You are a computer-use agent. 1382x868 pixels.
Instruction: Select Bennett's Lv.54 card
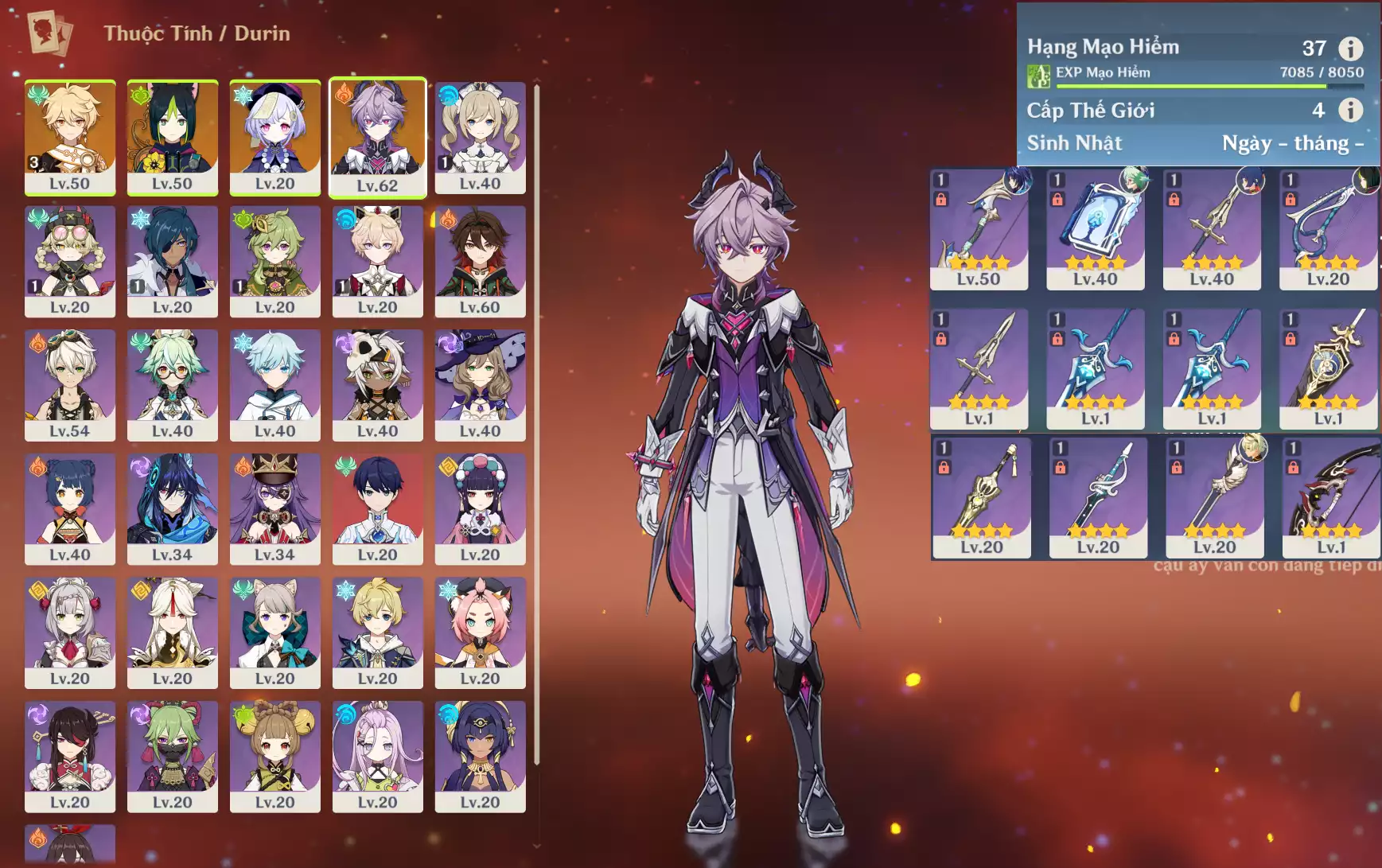(70, 385)
